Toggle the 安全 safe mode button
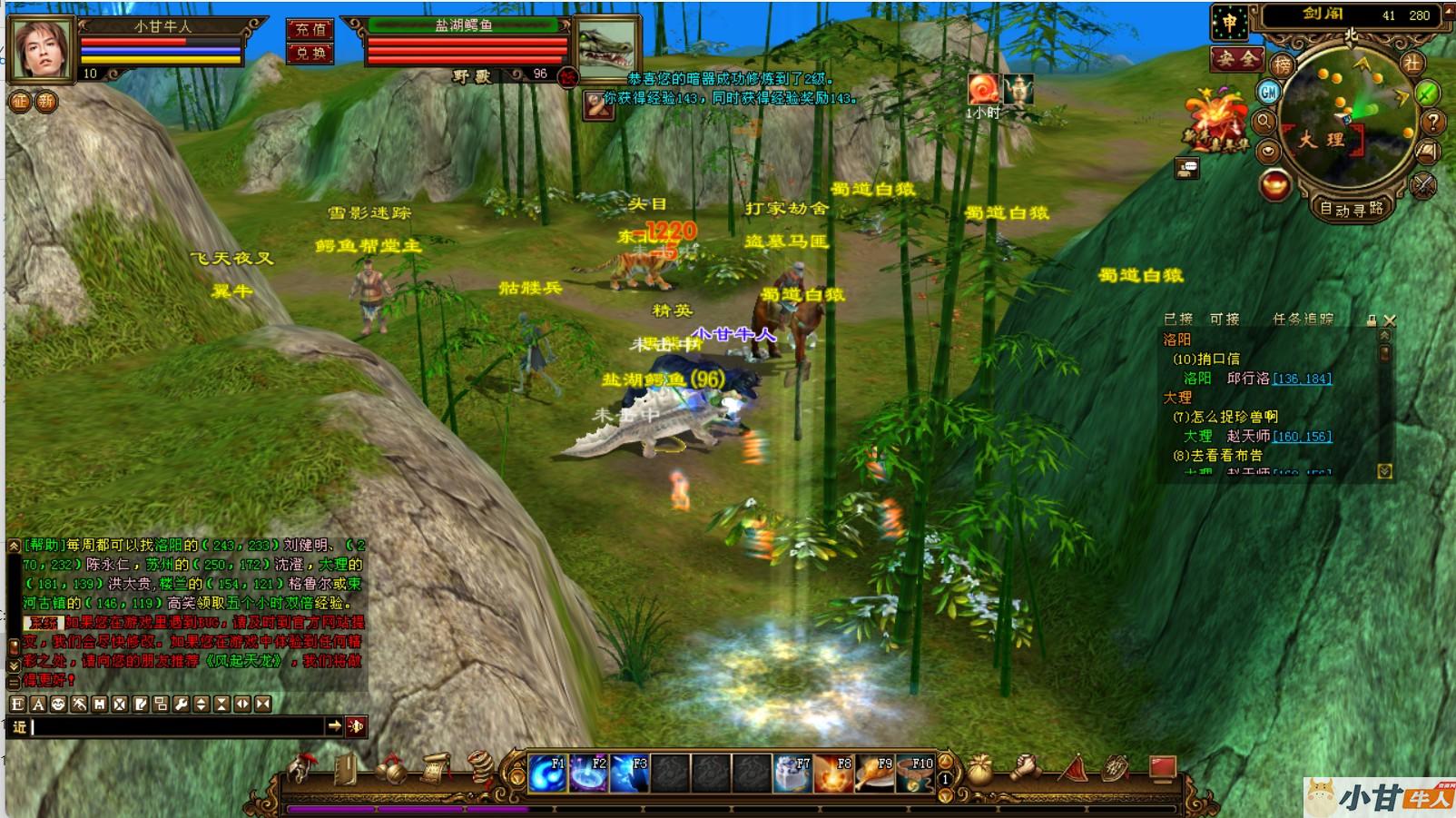This screenshot has height=818, width=1456. coord(1235,60)
